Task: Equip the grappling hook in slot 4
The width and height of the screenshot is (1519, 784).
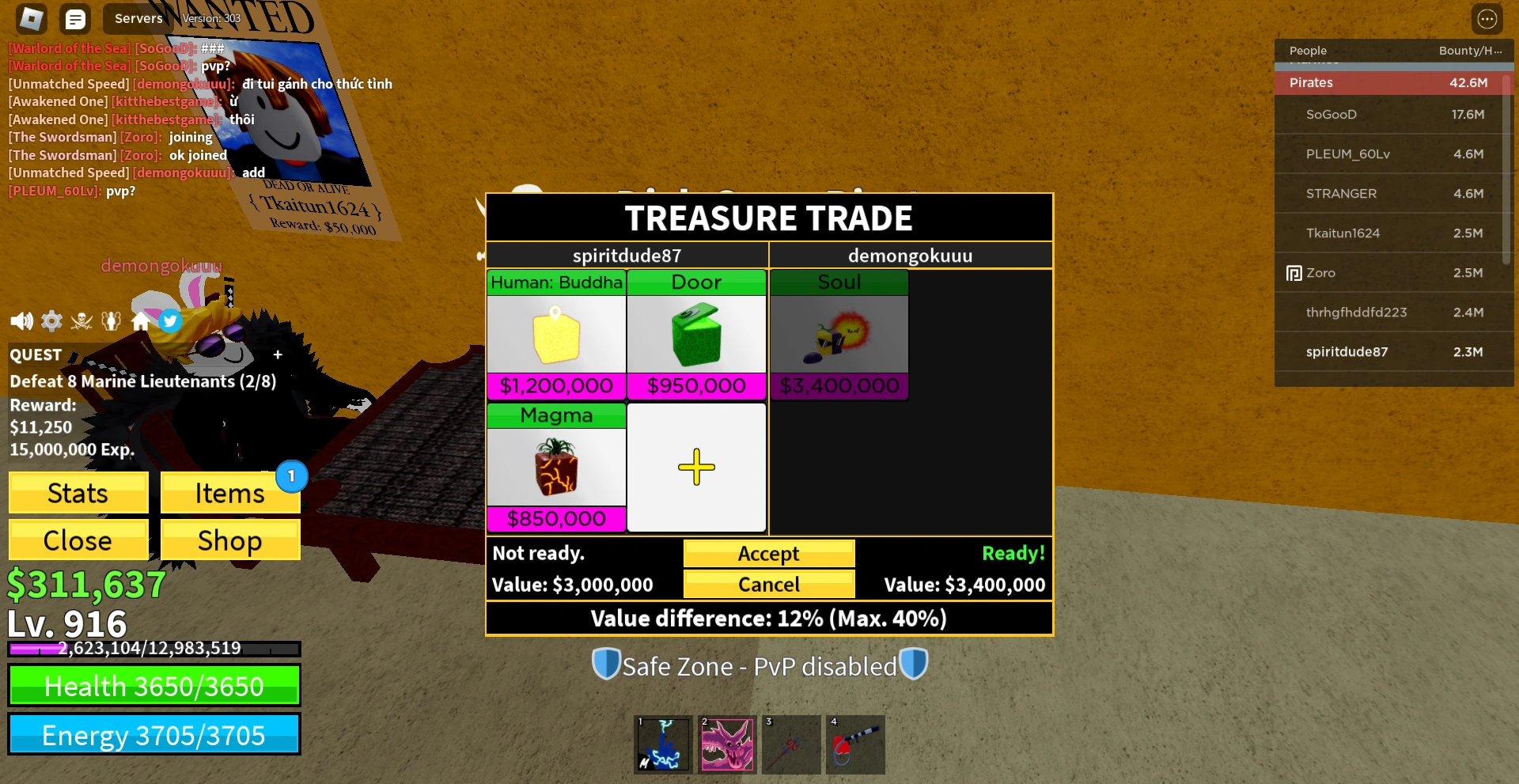Action: tap(854, 744)
